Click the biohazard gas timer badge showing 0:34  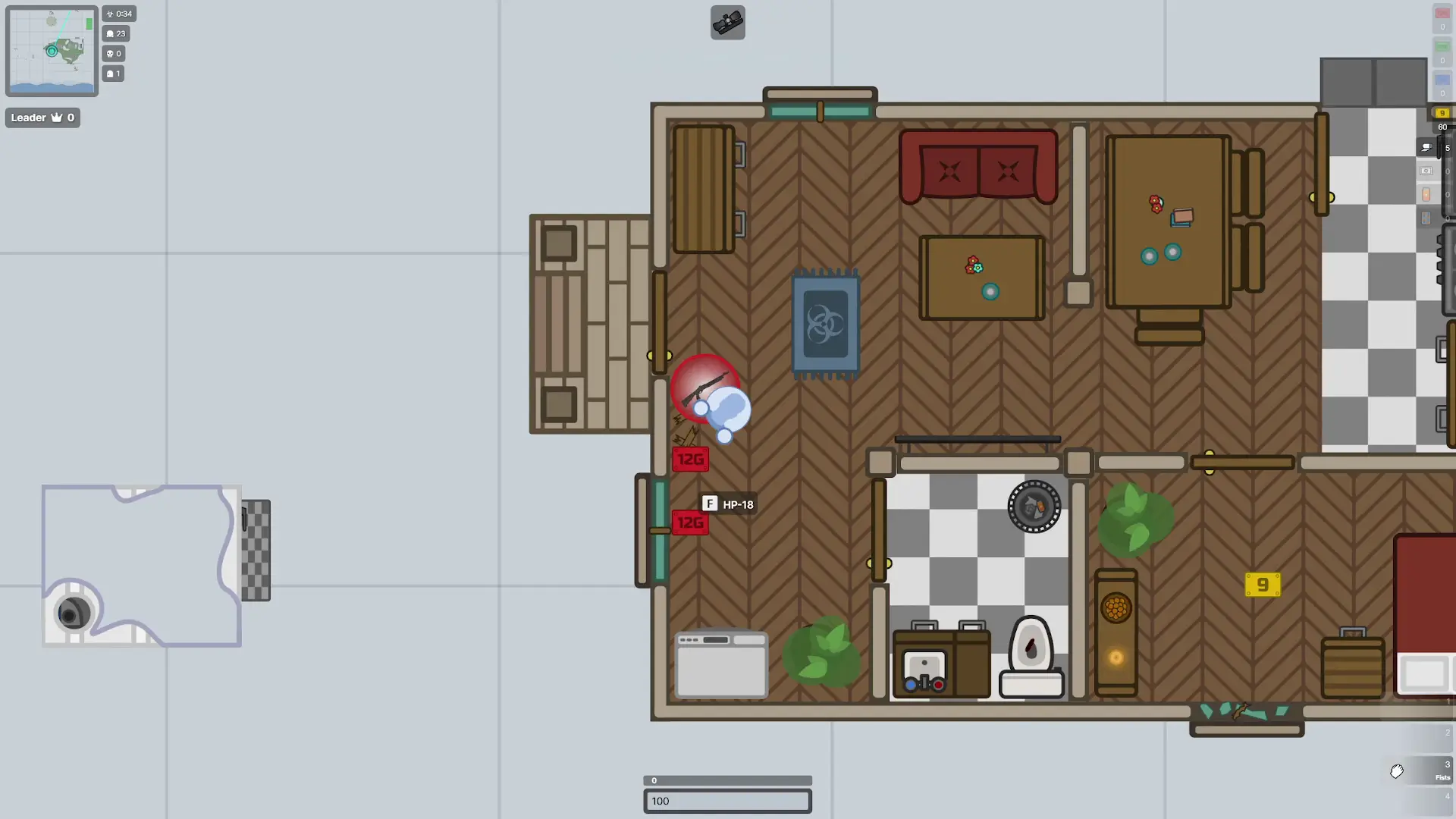[x=119, y=14]
